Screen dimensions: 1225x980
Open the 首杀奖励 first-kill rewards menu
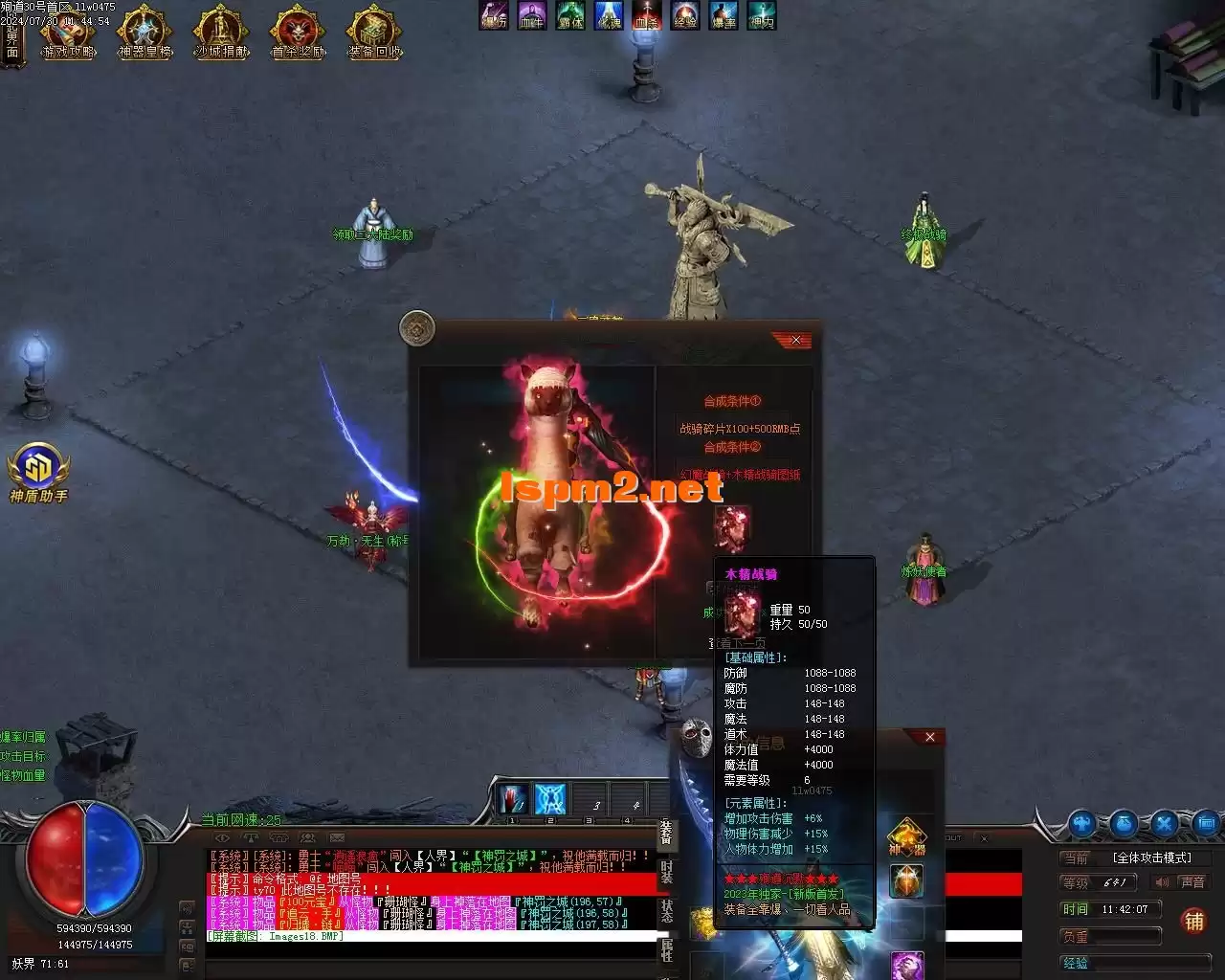pyautogui.click(x=298, y=33)
